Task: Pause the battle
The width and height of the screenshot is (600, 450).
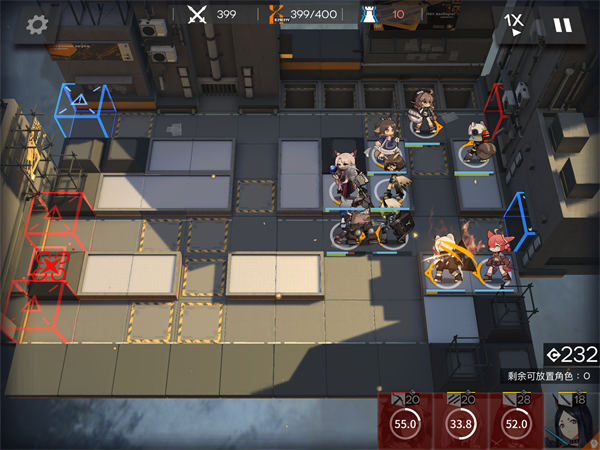Action: [563, 25]
